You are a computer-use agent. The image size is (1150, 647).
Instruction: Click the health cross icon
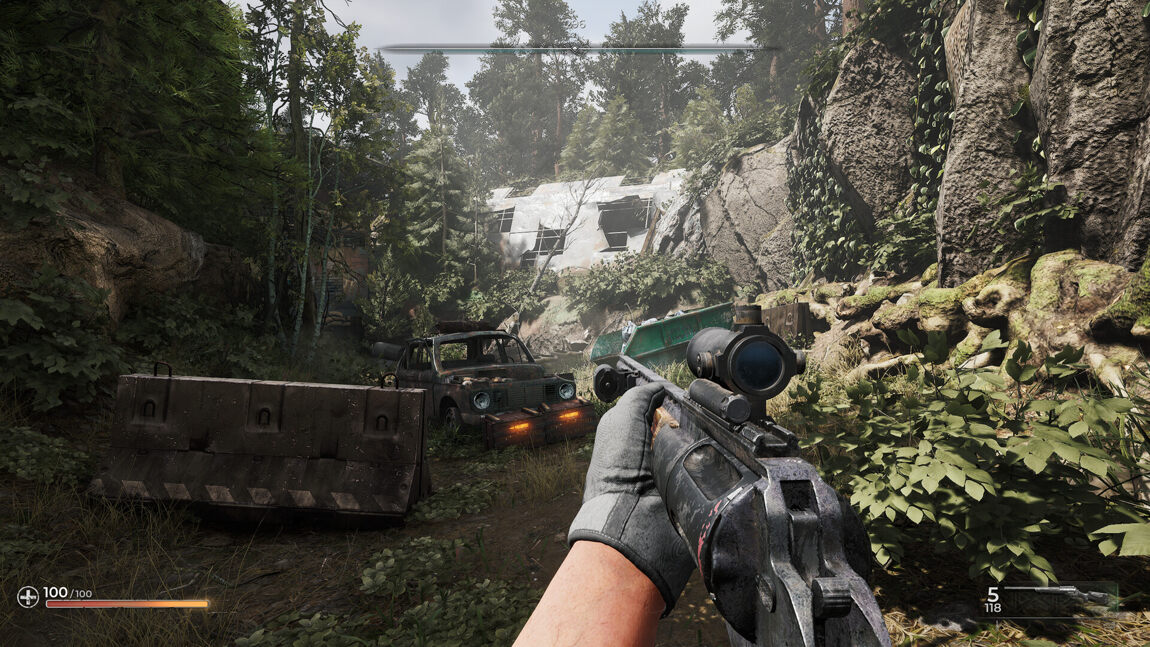(28, 597)
